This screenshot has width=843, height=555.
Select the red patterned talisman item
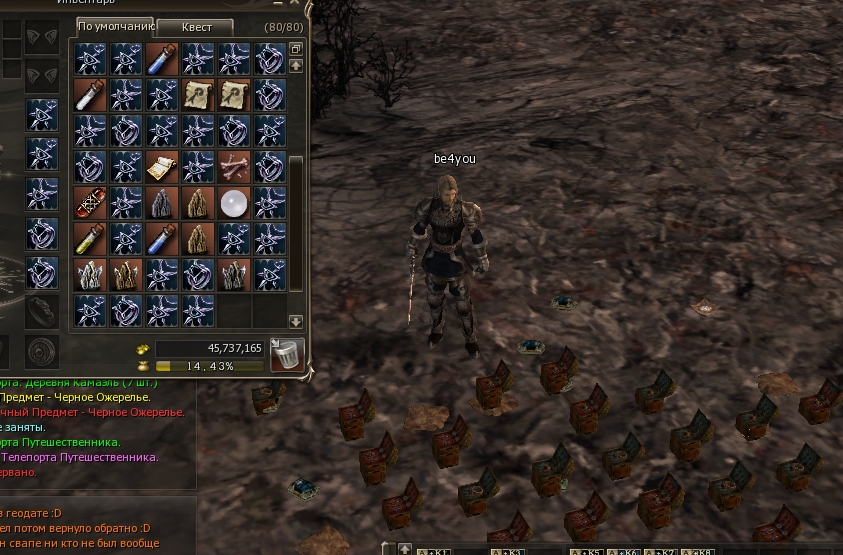pos(89,203)
